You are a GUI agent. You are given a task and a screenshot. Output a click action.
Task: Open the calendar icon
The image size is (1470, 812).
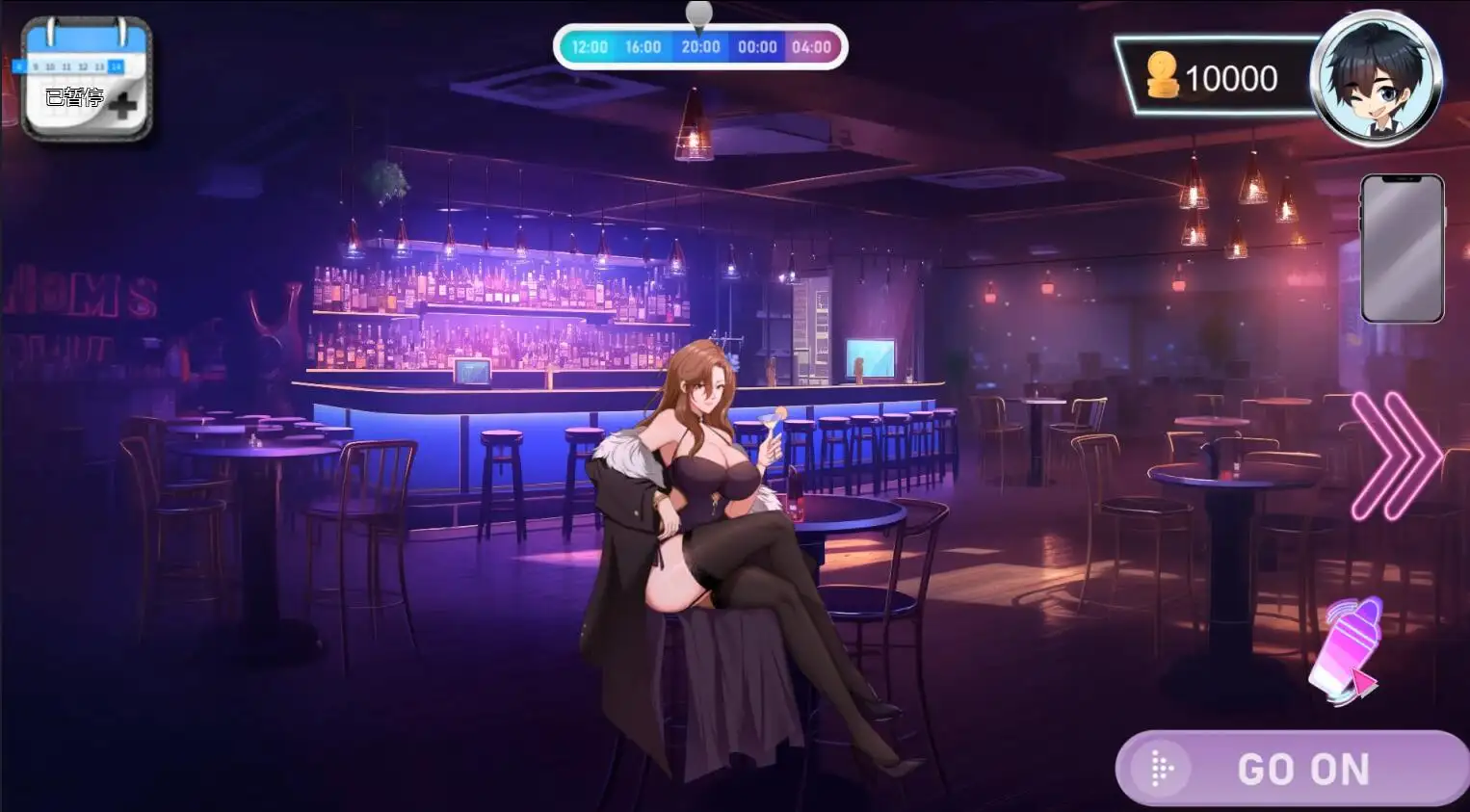click(86, 79)
